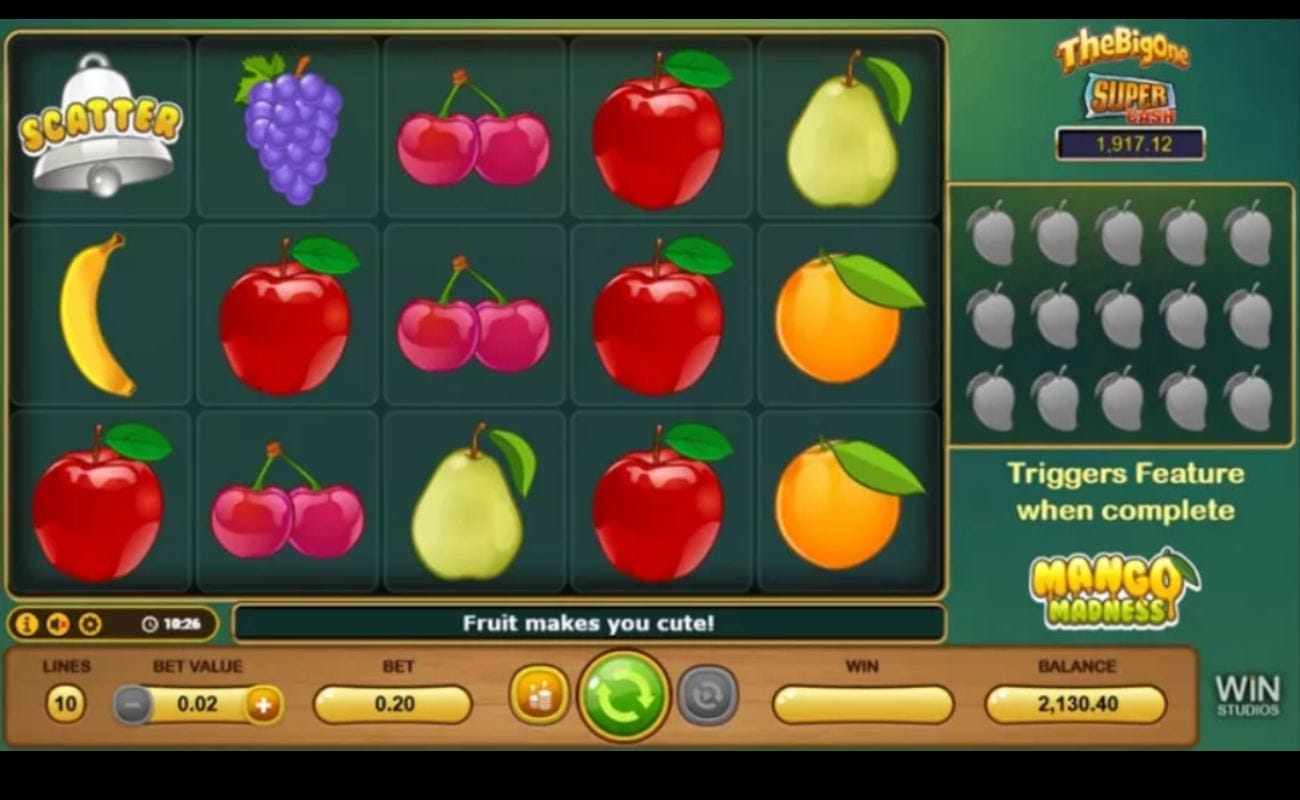Click the Bet field showing 0.20
The height and width of the screenshot is (800, 1300).
point(393,704)
